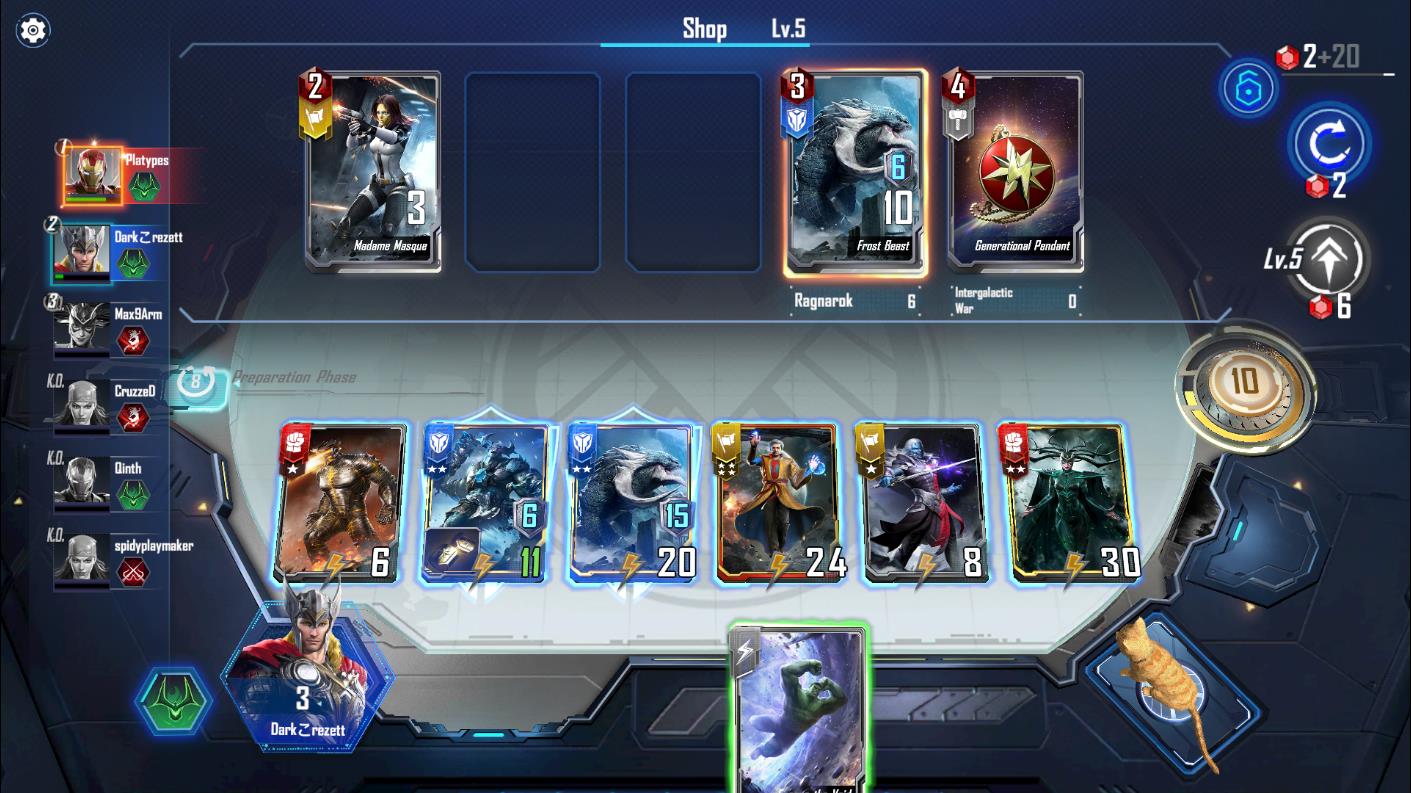Refresh the shop for 2 gems

[1329, 146]
